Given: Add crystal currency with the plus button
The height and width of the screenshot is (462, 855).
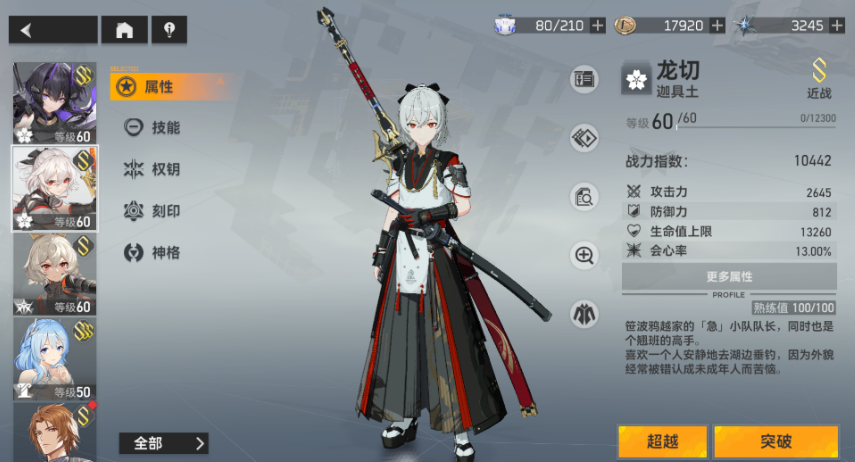Looking at the screenshot, I should pos(833,25).
